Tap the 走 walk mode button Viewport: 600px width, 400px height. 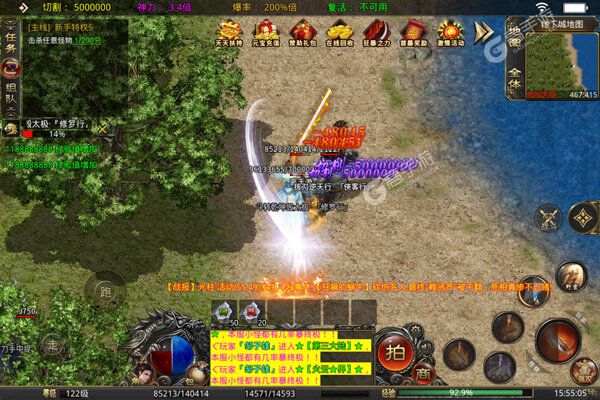click(52, 346)
